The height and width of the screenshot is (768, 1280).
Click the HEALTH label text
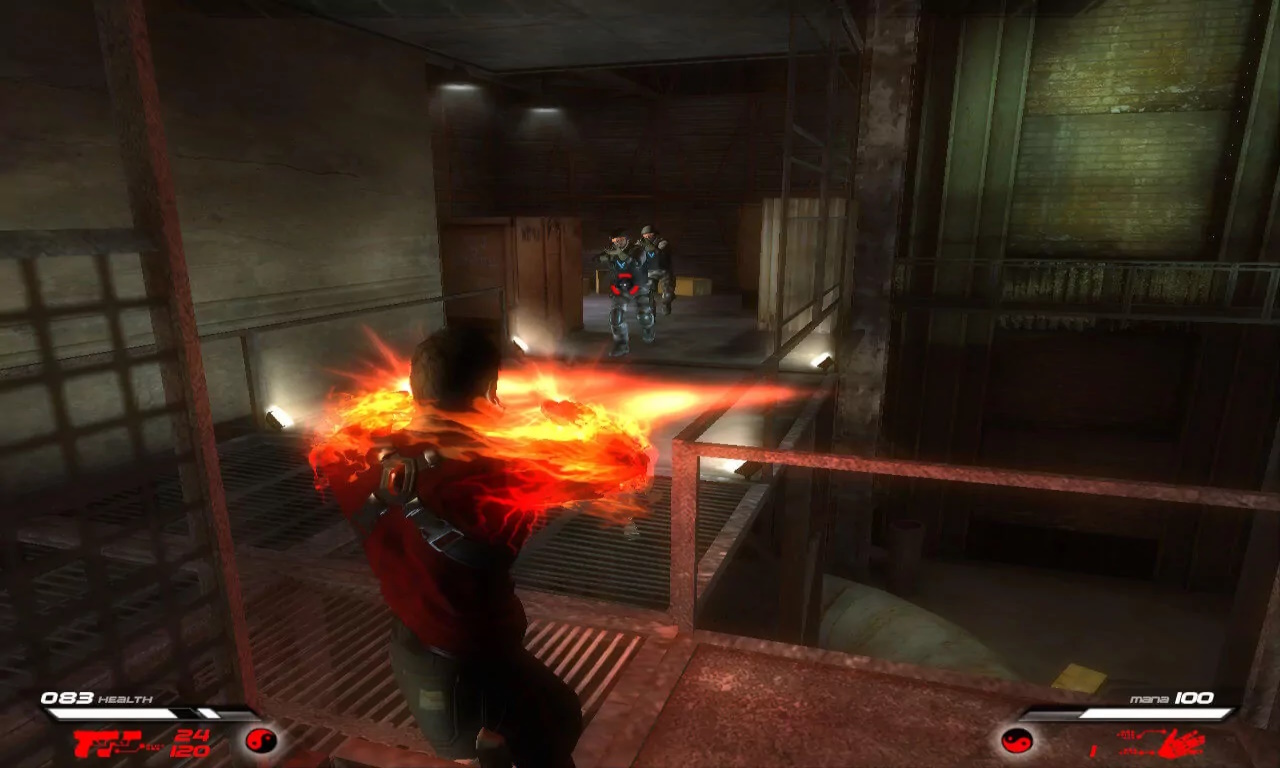tap(125, 699)
